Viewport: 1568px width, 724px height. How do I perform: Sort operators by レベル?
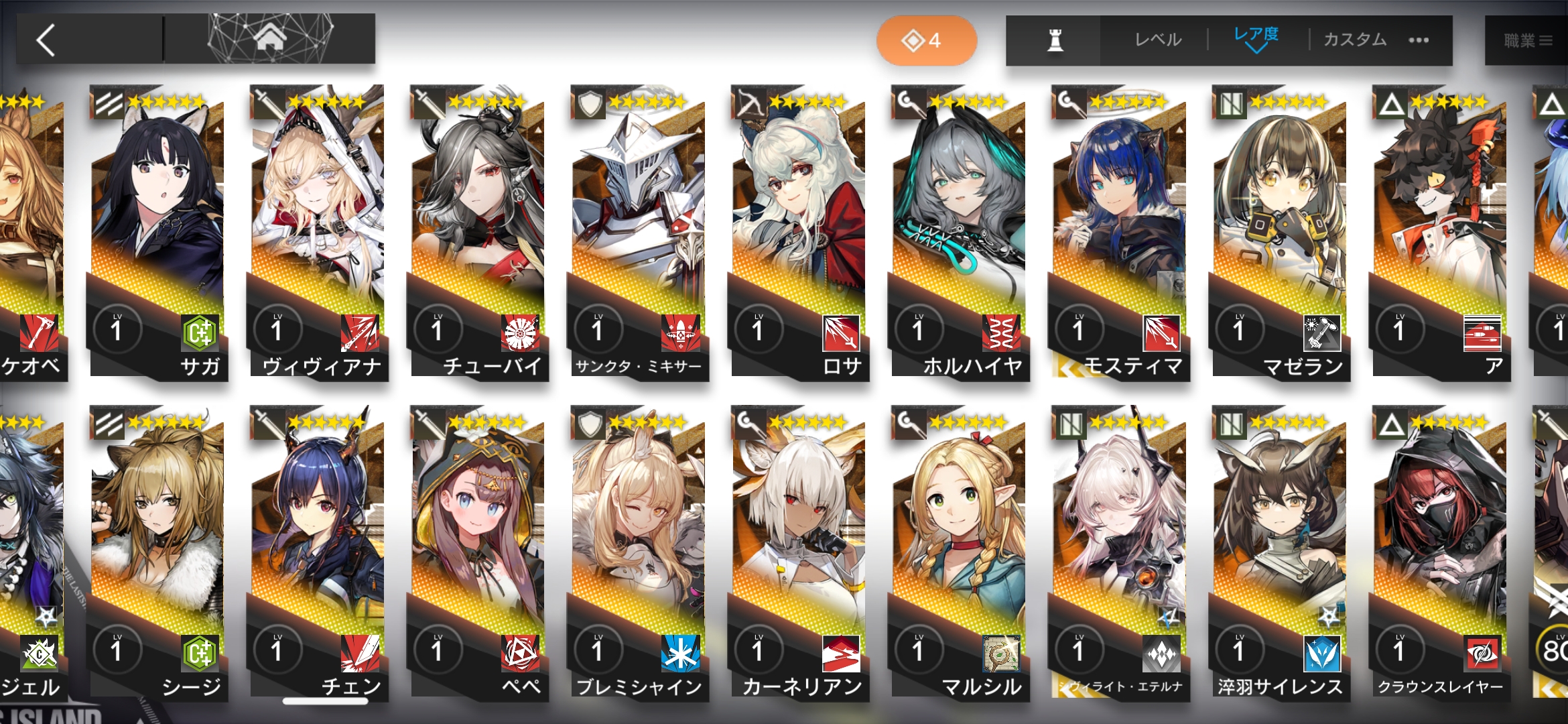pyautogui.click(x=1157, y=40)
